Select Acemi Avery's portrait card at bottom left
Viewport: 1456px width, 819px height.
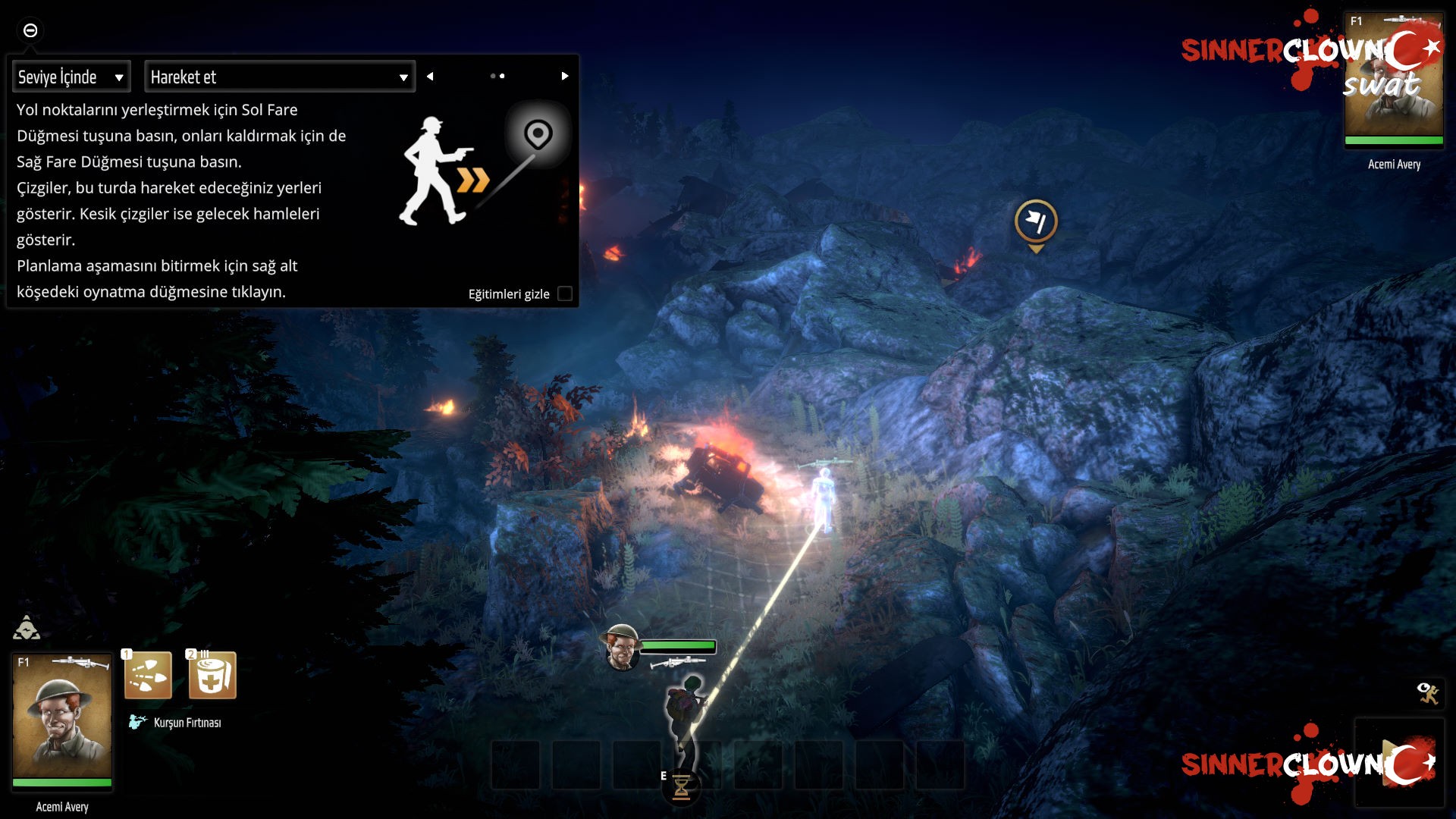click(x=62, y=720)
